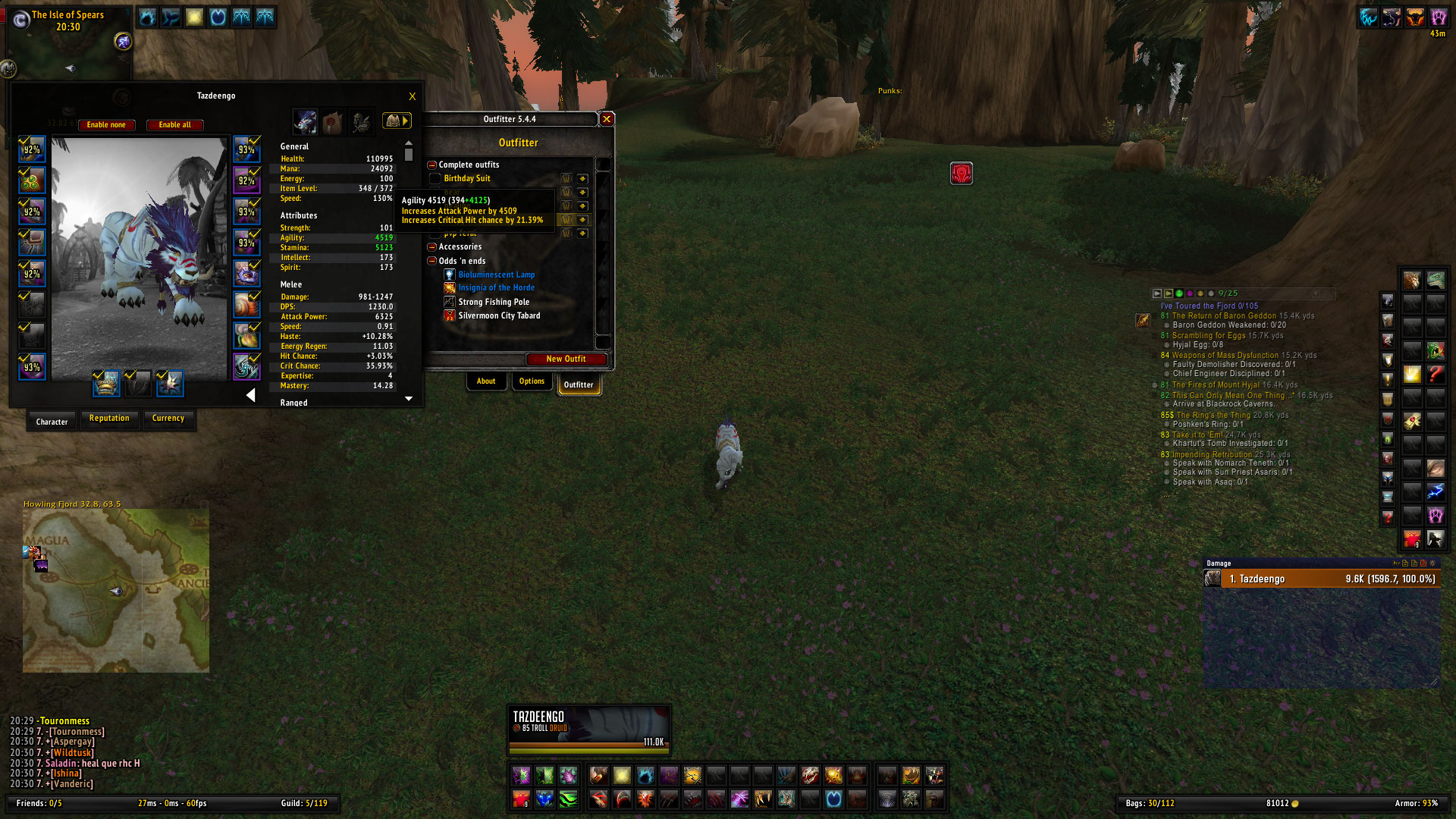This screenshot has width=1456, height=819.
Task: Click the scroll-like stats page icon next to character model
Action: click(334, 122)
